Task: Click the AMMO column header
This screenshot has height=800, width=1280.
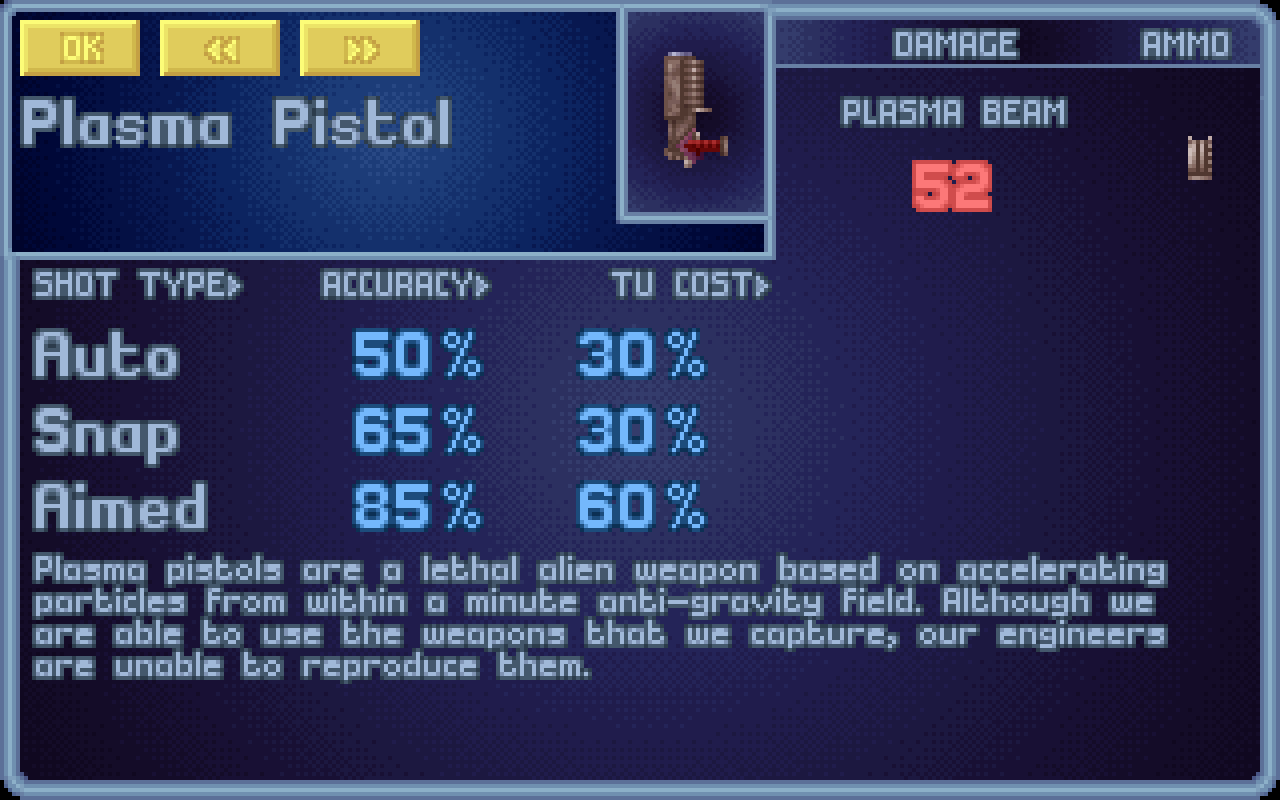Action: click(1185, 43)
